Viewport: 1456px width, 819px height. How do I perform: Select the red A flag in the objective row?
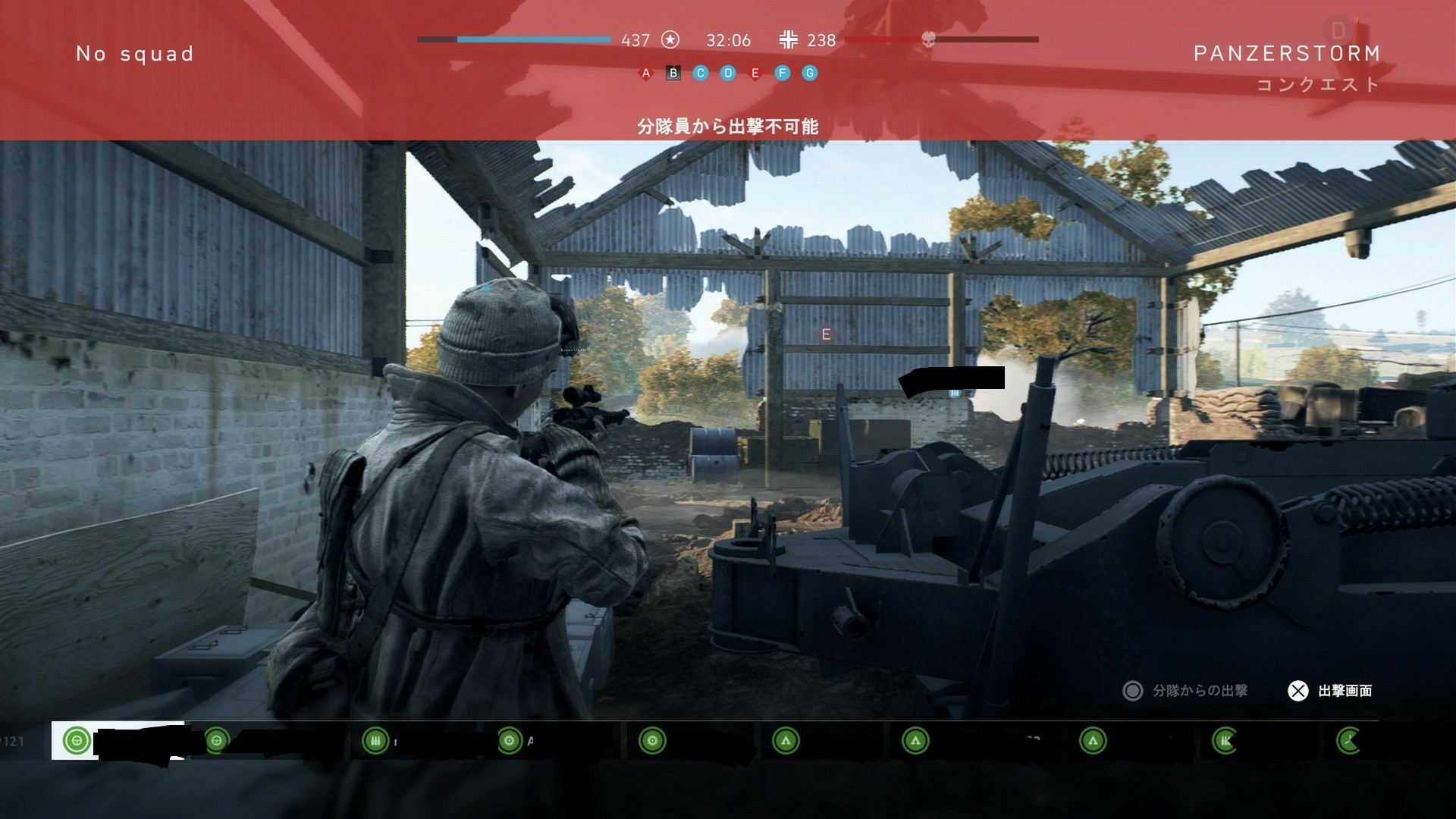(x=646, y=74)
